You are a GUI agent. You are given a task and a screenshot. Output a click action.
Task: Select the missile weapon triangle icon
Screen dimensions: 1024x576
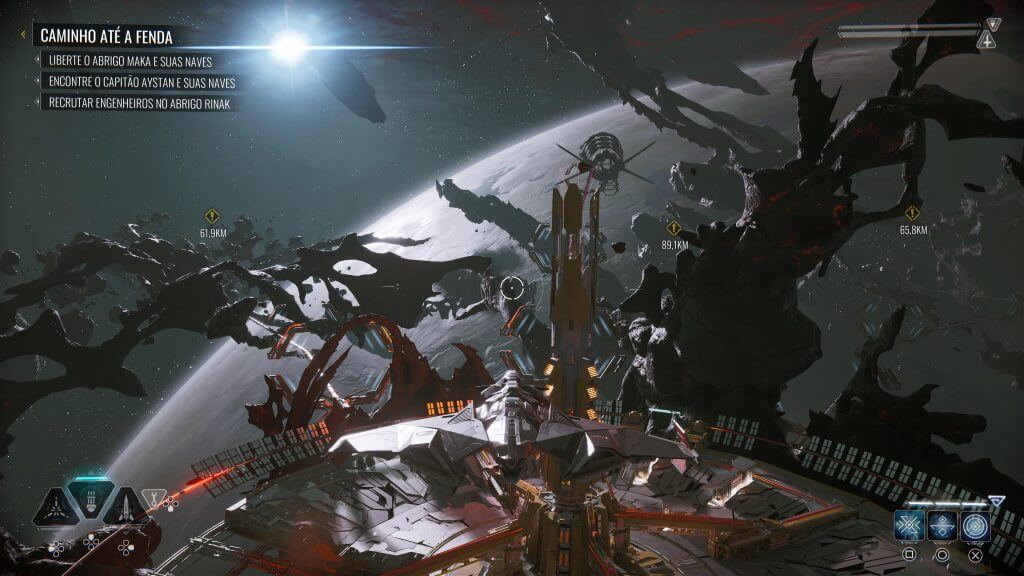tap(128, 508)
